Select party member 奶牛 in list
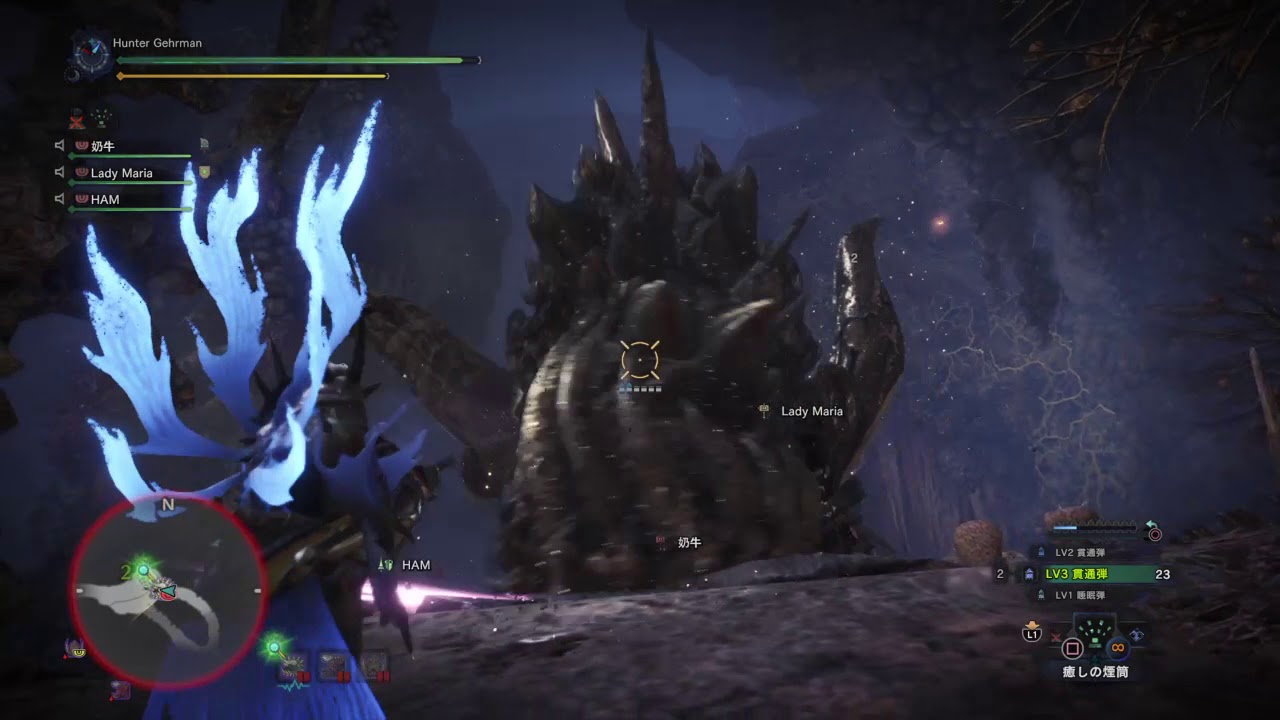Image resolution: width=1280 pixels, height=720 pixels. click(x=103, y=146)
